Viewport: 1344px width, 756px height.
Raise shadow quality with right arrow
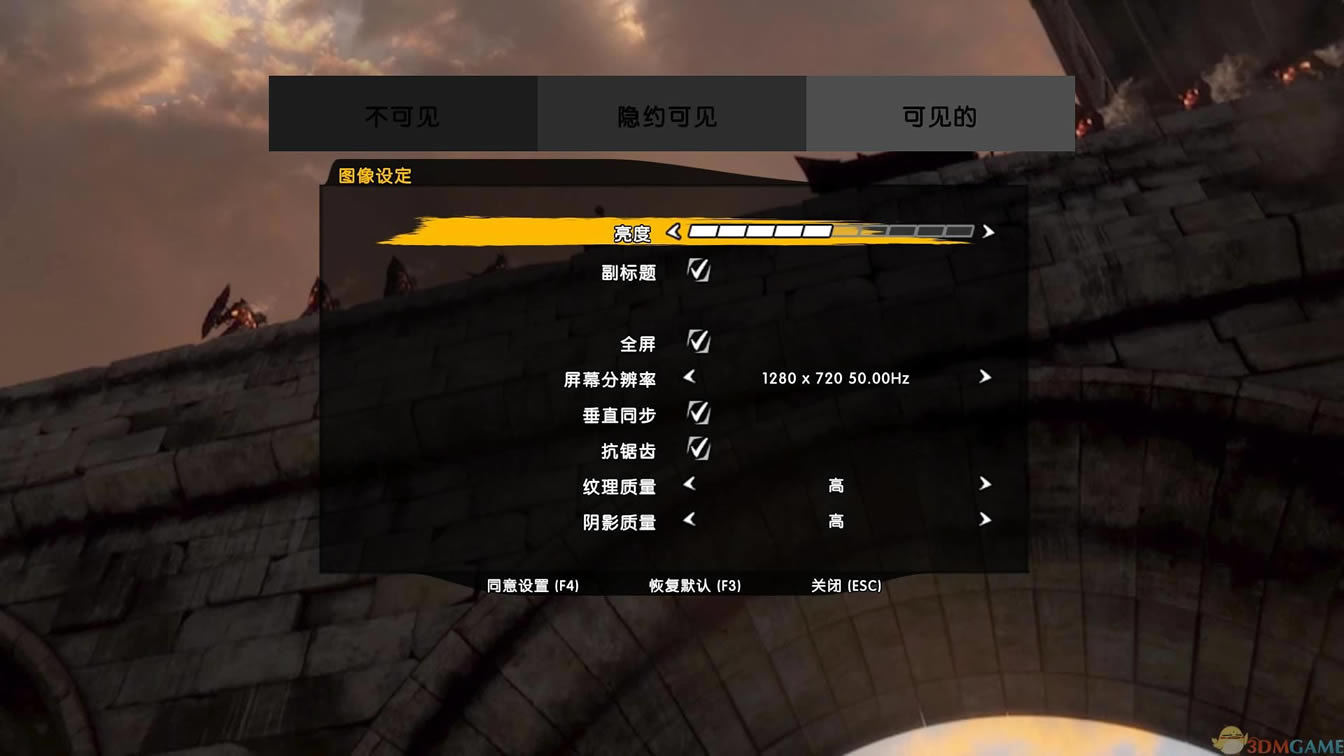tap(985, 520)
